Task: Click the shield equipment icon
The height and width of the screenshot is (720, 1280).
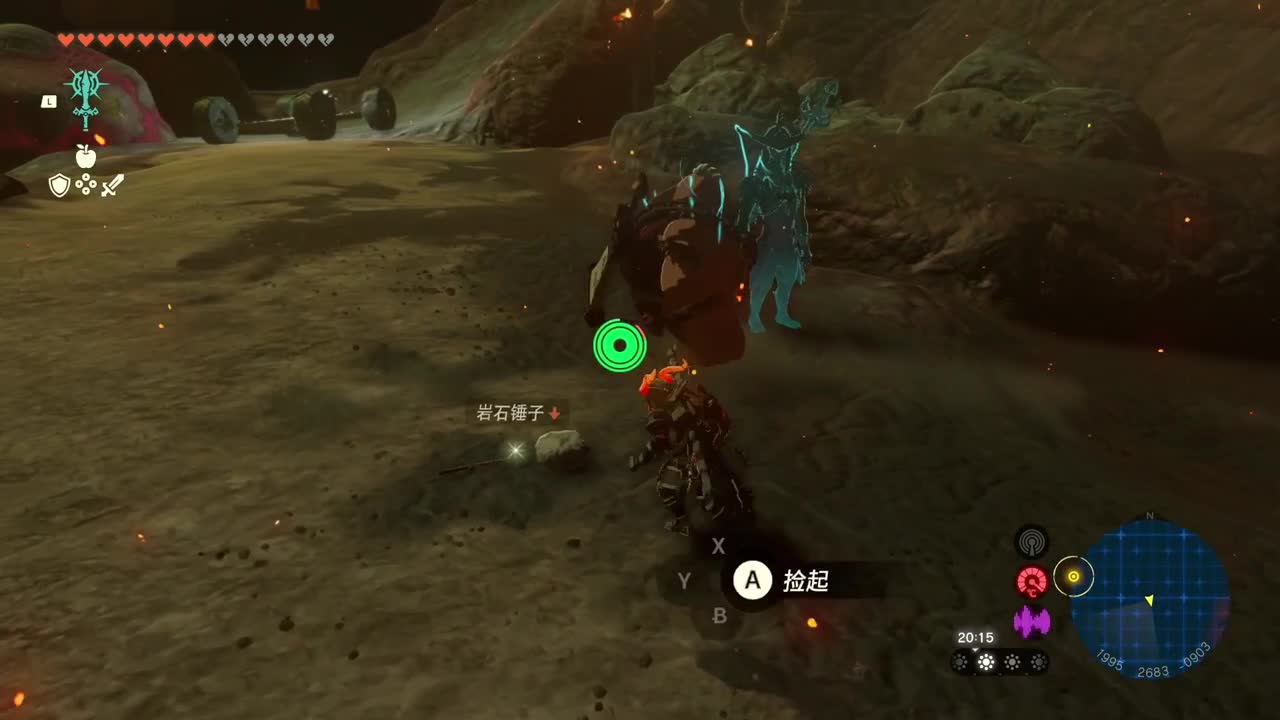Action: pos(59,184)
